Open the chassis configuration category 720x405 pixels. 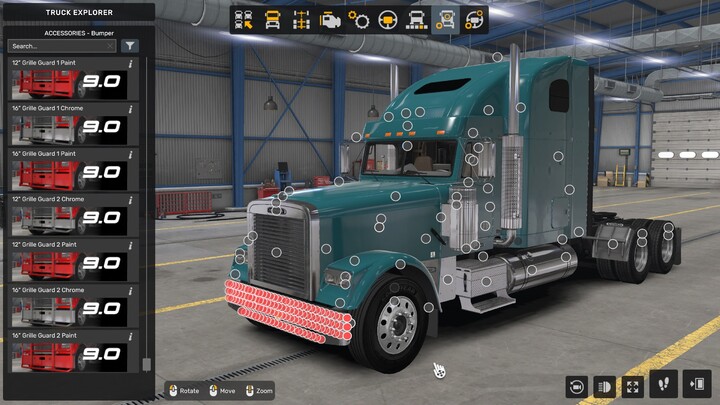tap(301, 20)
